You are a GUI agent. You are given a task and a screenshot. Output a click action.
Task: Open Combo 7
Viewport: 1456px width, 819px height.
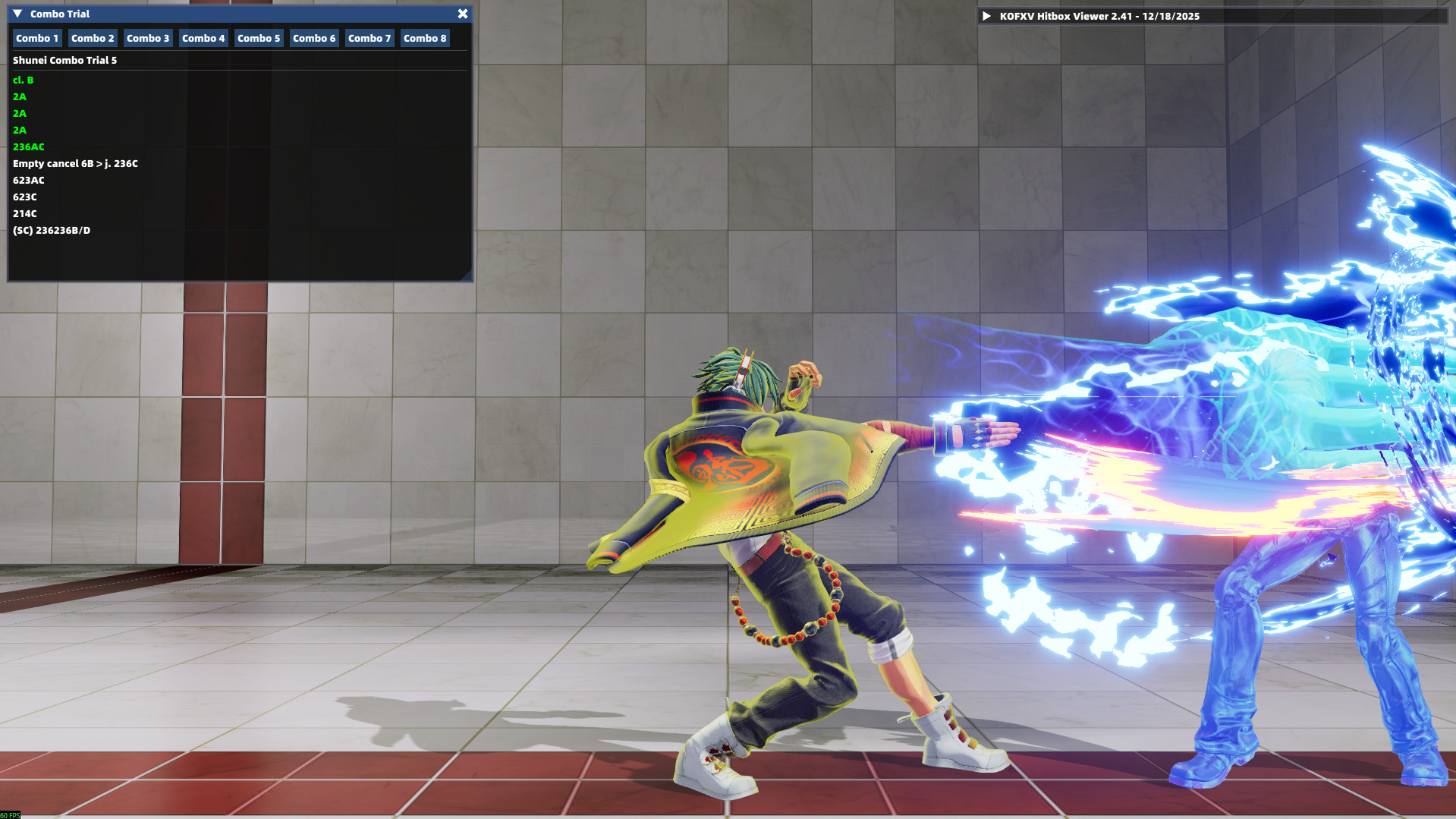coord(369,38)
